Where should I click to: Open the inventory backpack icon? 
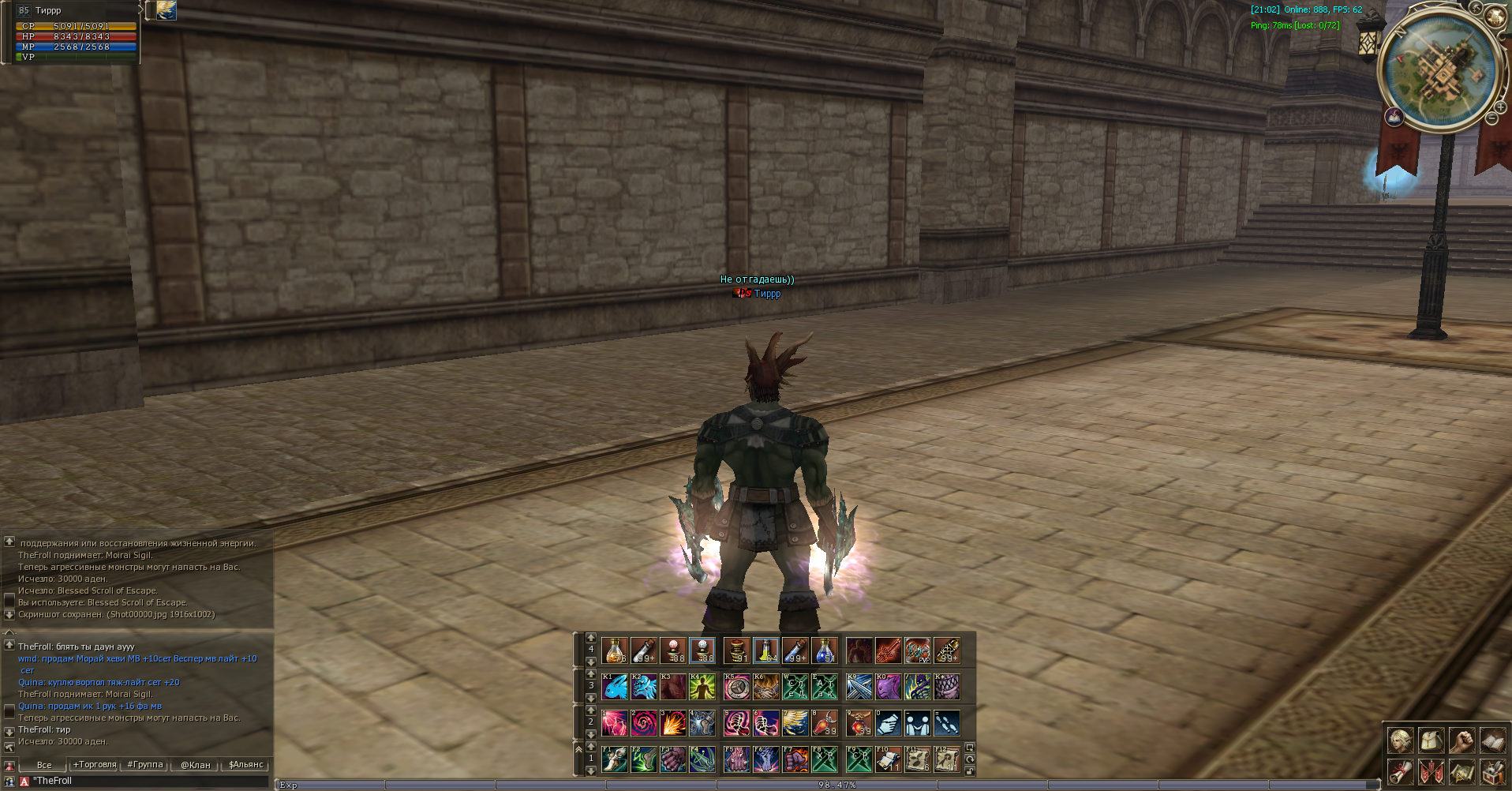coord(1431,740)
